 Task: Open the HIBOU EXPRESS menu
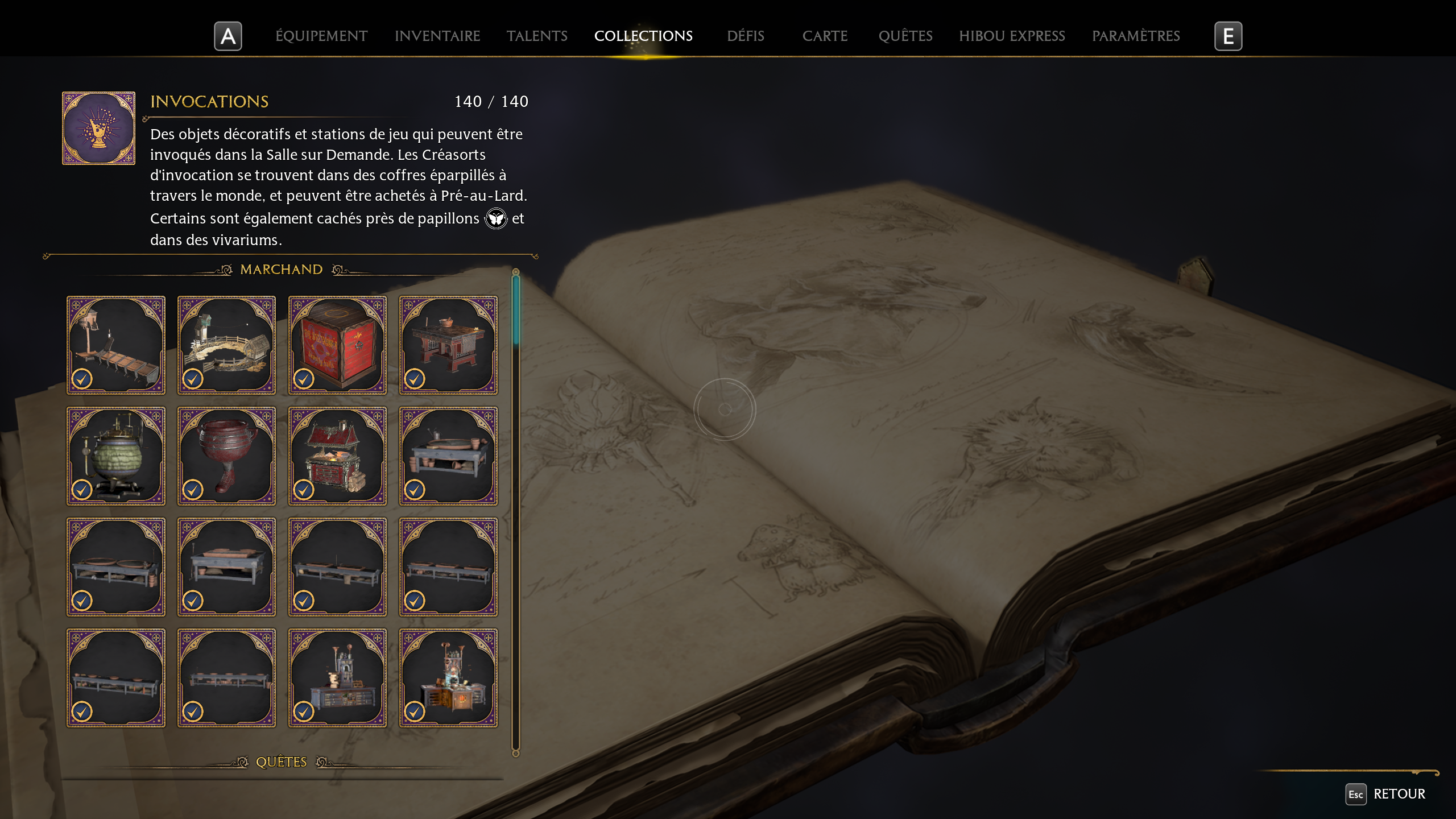tap(1013, 36)
